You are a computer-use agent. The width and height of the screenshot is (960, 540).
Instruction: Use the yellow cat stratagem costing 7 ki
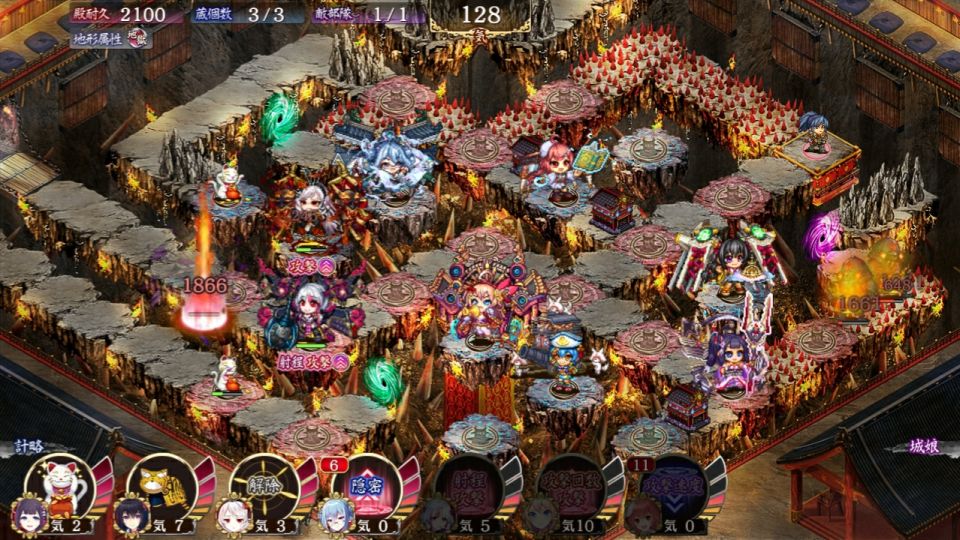[163, 486]
